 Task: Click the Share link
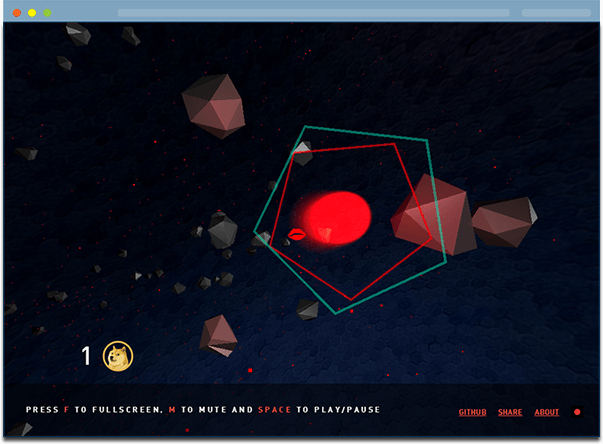[x=510, y=412]
